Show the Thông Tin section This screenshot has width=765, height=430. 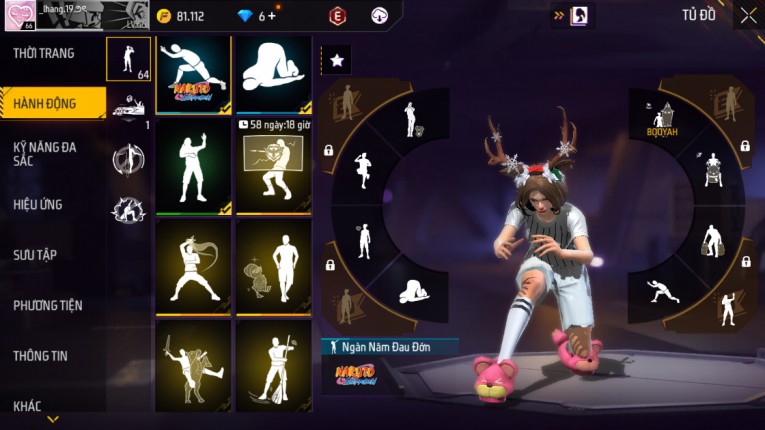point(40,355)
